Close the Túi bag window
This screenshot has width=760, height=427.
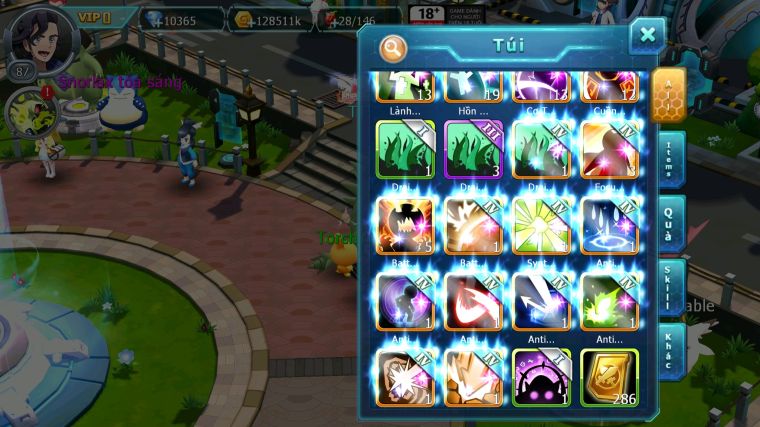(647, 36)
